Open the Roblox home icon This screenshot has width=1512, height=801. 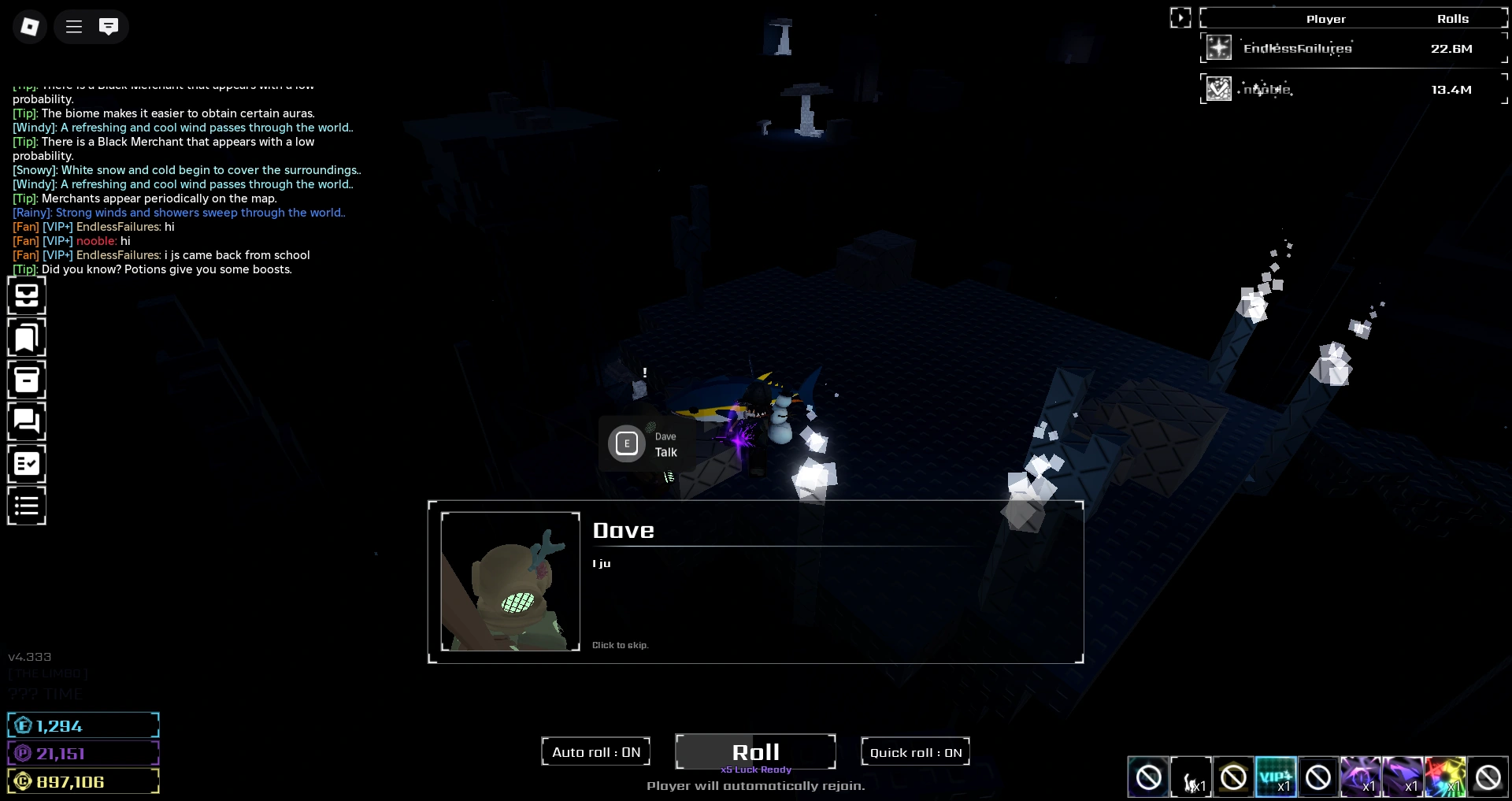pos(29,26)
